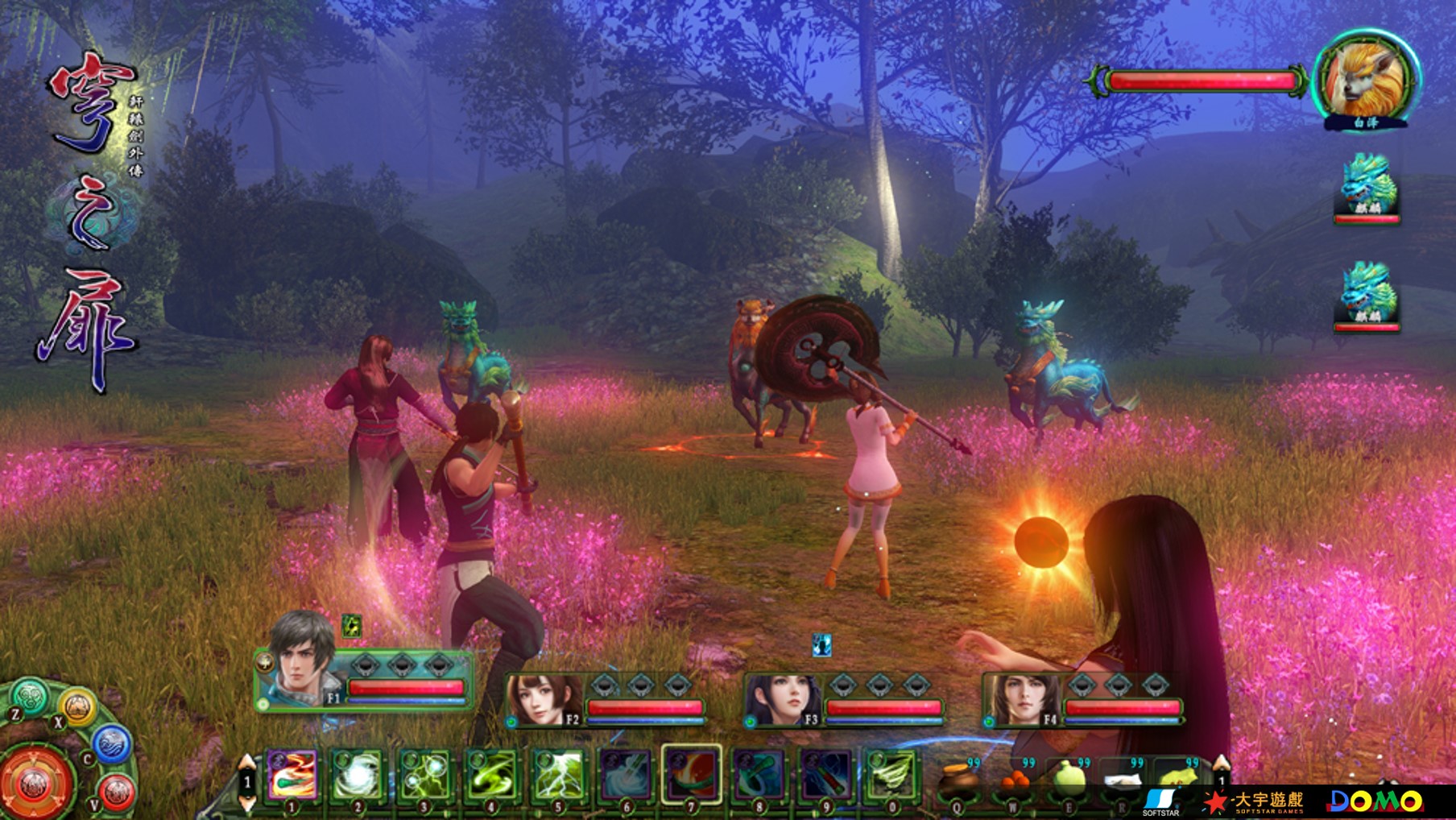The height and width of the screenshot is (820, 1456).
Task: Tap the small red orb labeled V
Action: pyautogui.click(x=116, y=791)
